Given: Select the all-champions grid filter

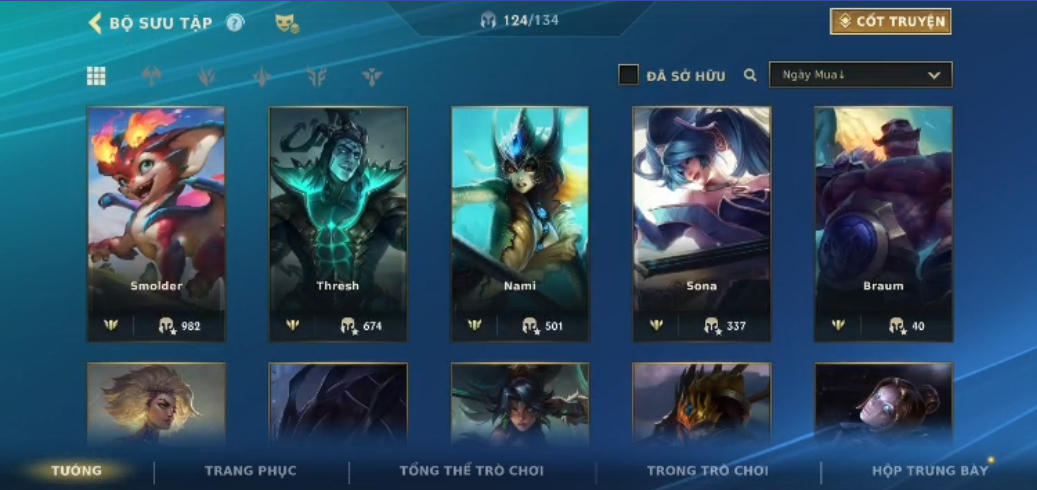Looking at the screenshot, I should click(x=96, y=76).
